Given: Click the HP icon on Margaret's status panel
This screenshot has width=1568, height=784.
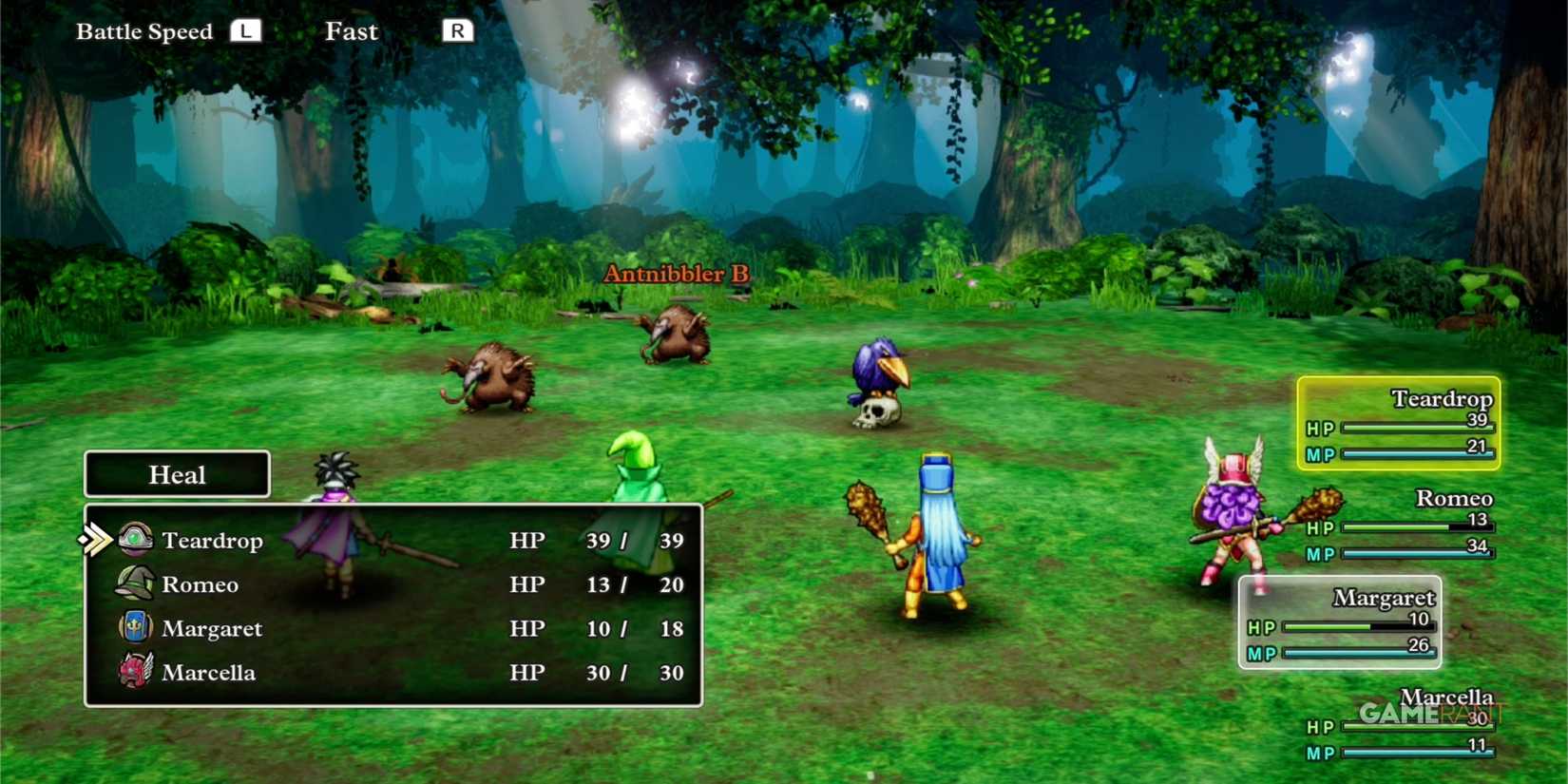Looking at the screenshot, I should 1261,628.
